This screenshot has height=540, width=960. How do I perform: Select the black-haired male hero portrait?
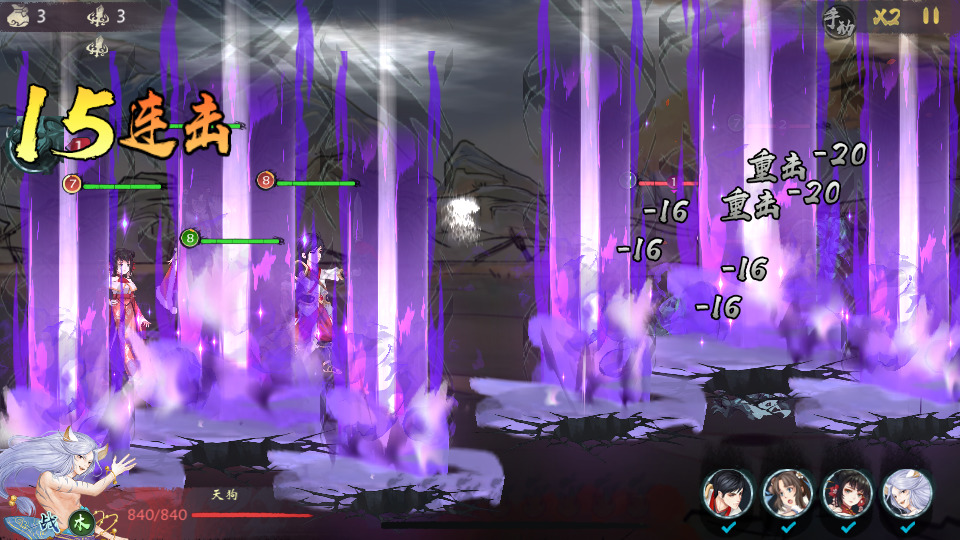pyautogui.click(x=727, y=492)
